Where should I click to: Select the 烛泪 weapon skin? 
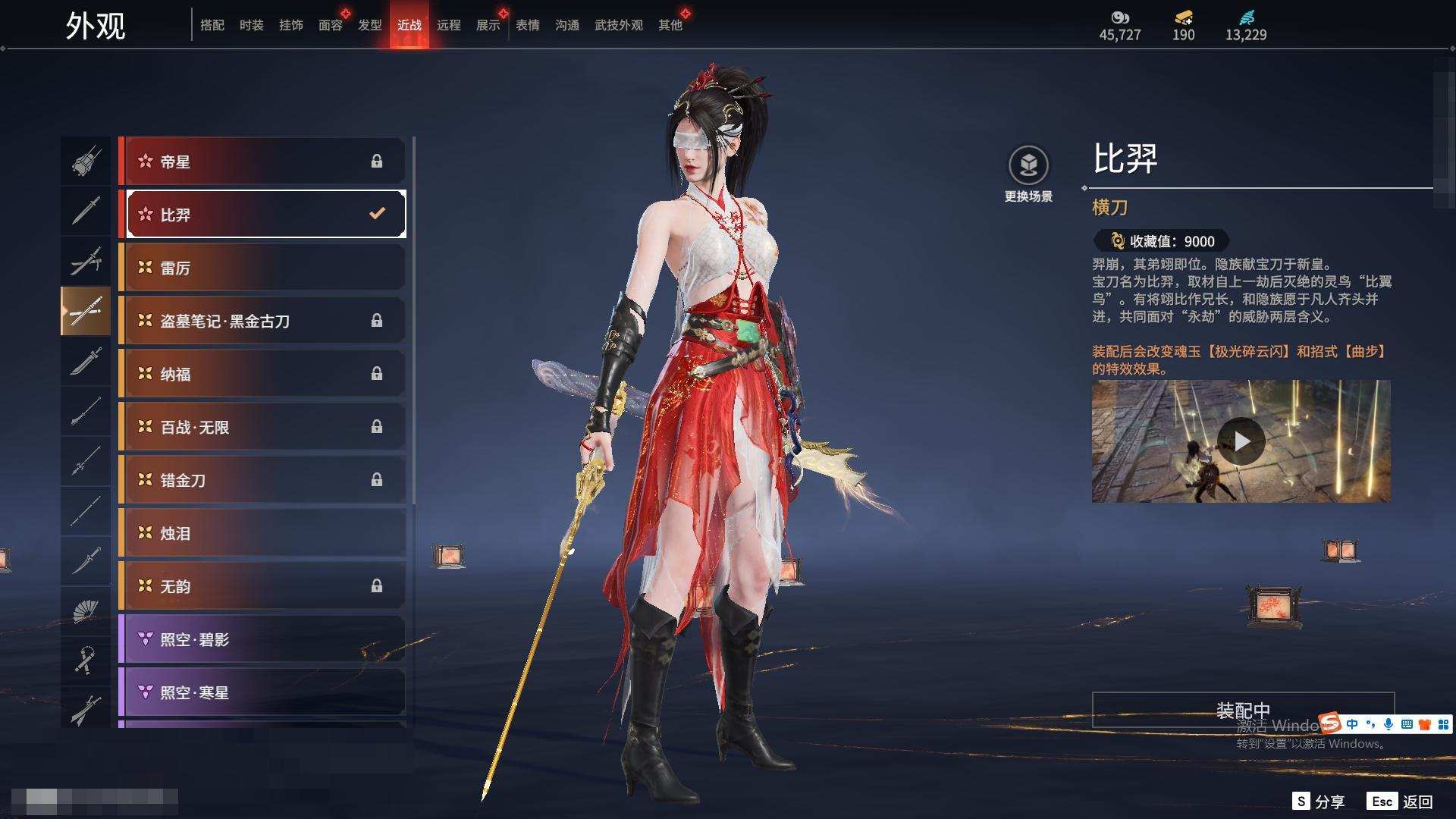tap(262, 533)
